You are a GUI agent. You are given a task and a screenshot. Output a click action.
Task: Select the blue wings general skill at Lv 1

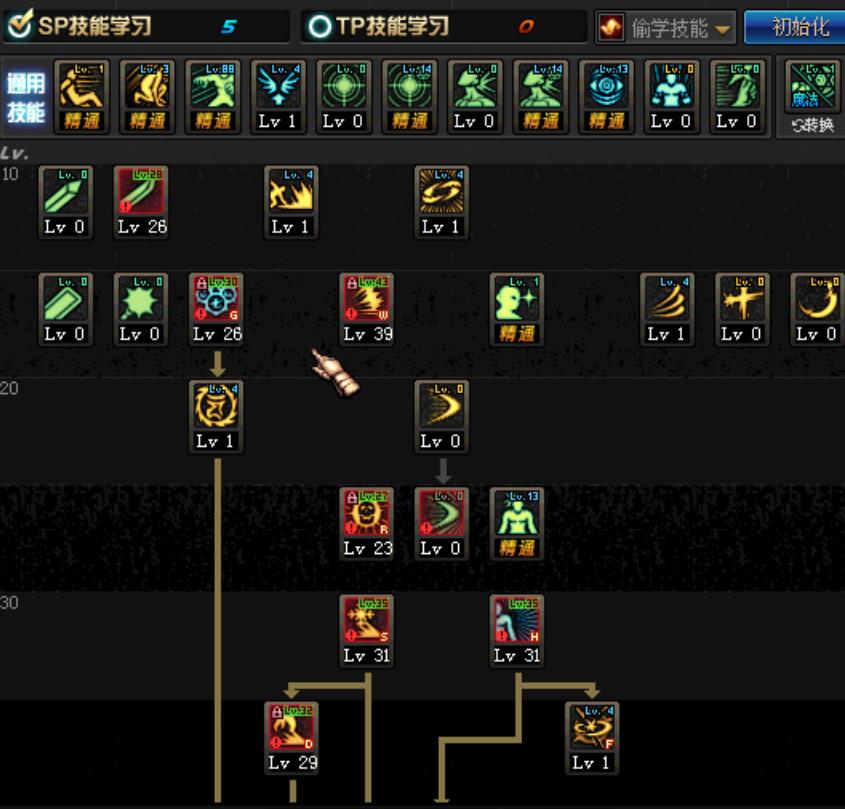click(278, 87)
